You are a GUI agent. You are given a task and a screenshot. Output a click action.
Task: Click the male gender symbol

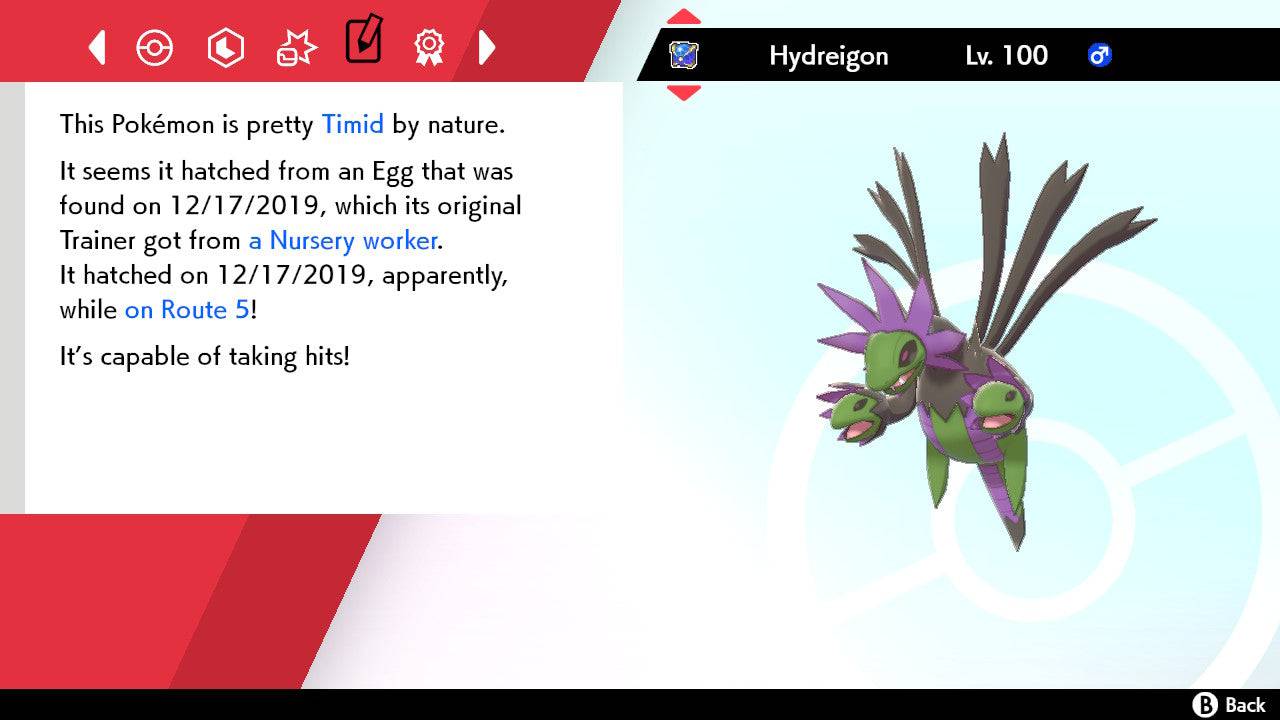click(x=1100, y=56)
